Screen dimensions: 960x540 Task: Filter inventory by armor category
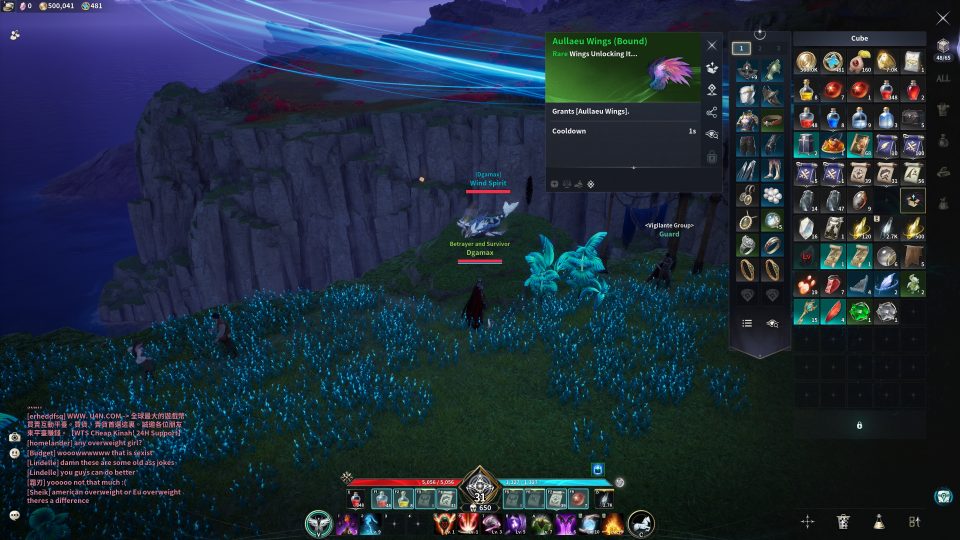click(942, 109)
